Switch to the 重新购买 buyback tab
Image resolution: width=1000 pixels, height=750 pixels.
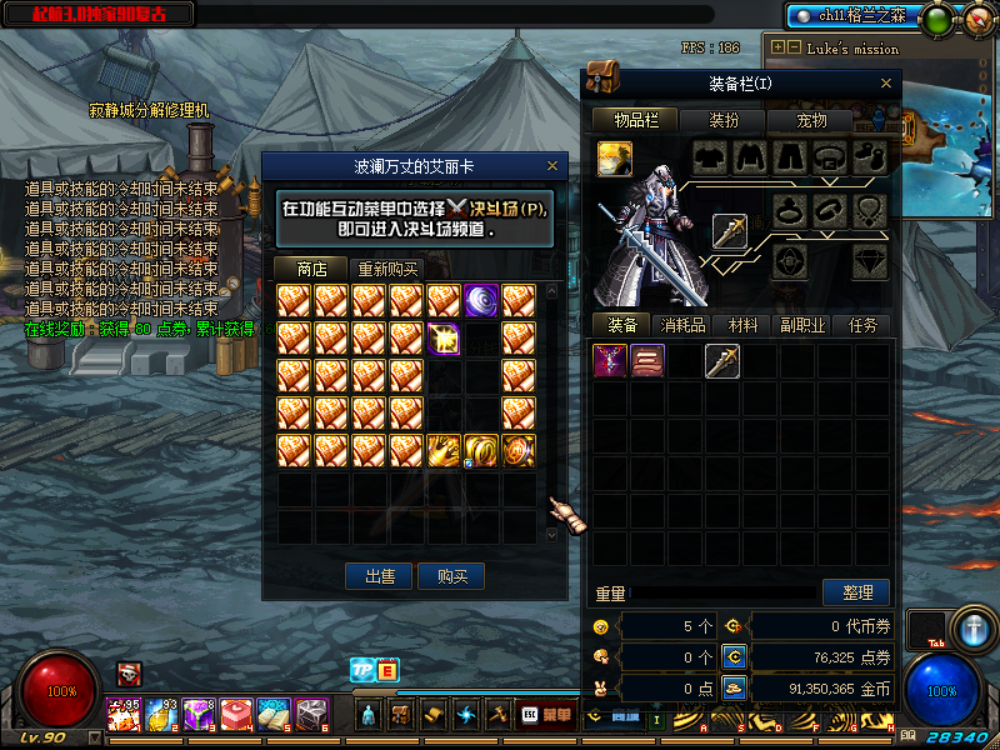389,269
